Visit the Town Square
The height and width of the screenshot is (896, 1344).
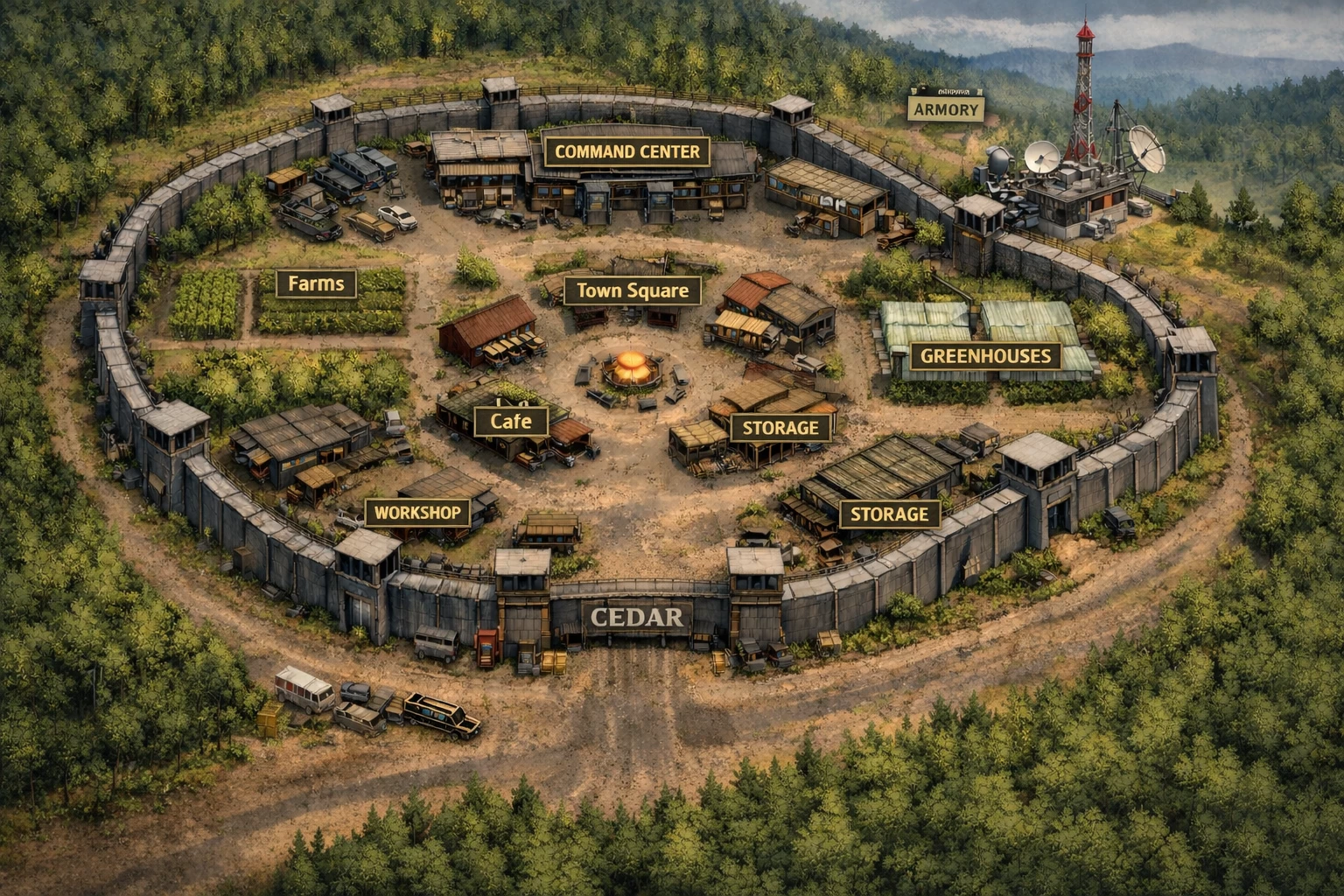(x=632, y=290)
